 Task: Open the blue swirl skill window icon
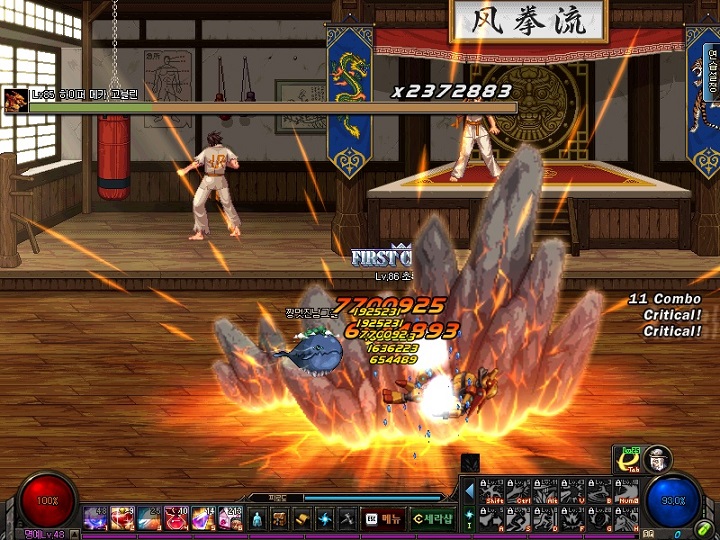click(x=324, y=518)
